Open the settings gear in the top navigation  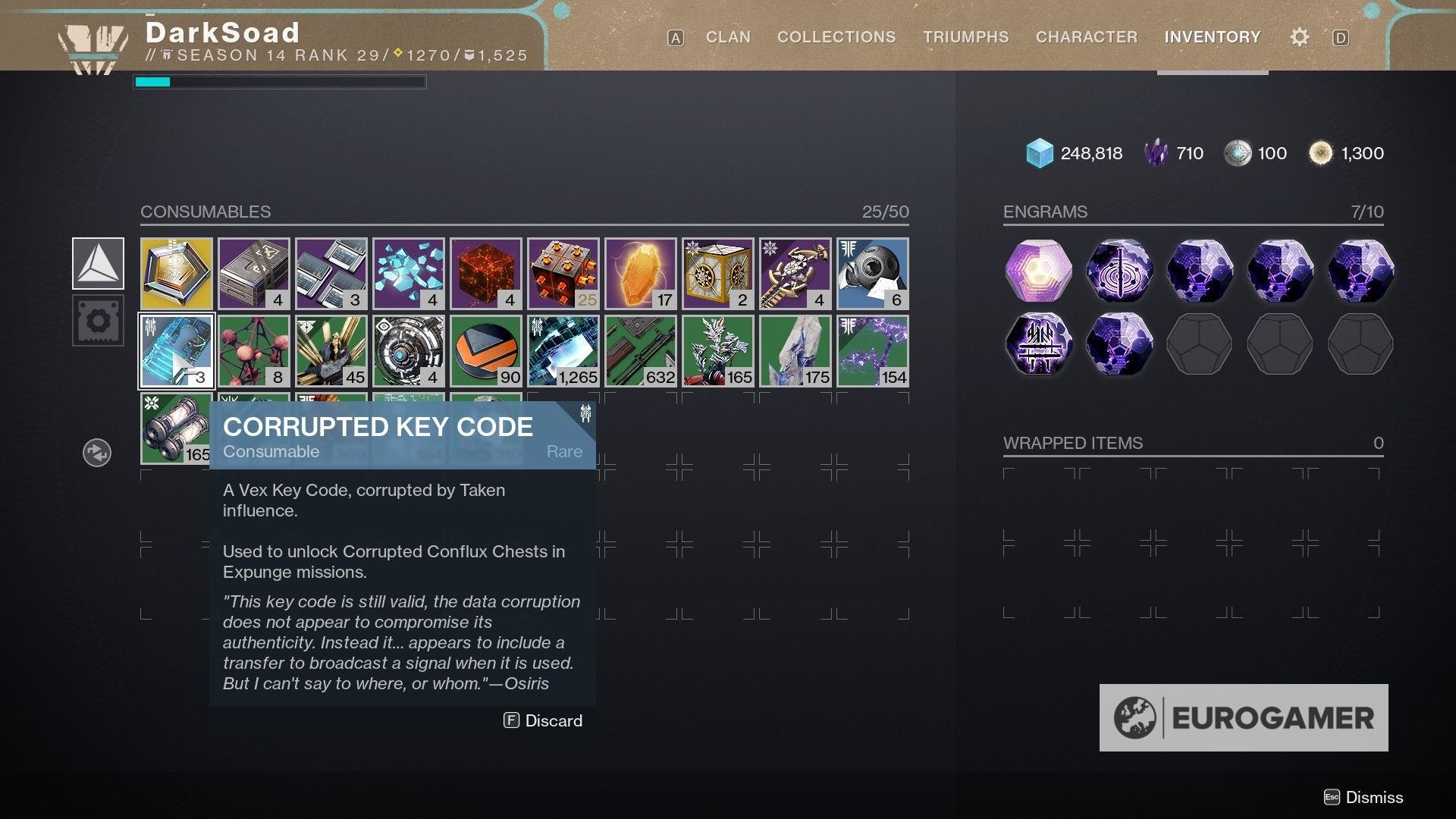pos(1298,36)
